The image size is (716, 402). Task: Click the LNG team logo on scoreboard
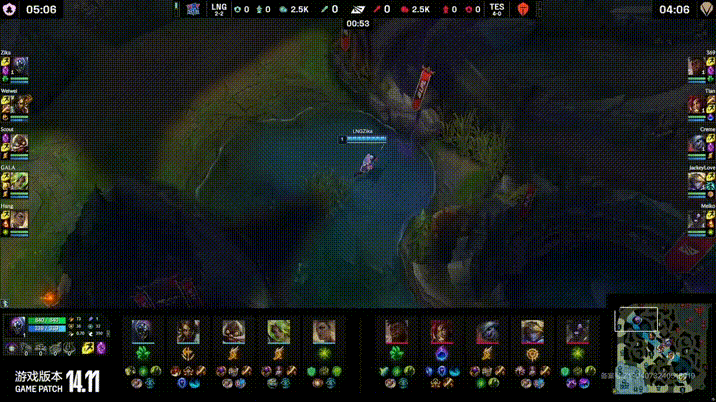193,9
